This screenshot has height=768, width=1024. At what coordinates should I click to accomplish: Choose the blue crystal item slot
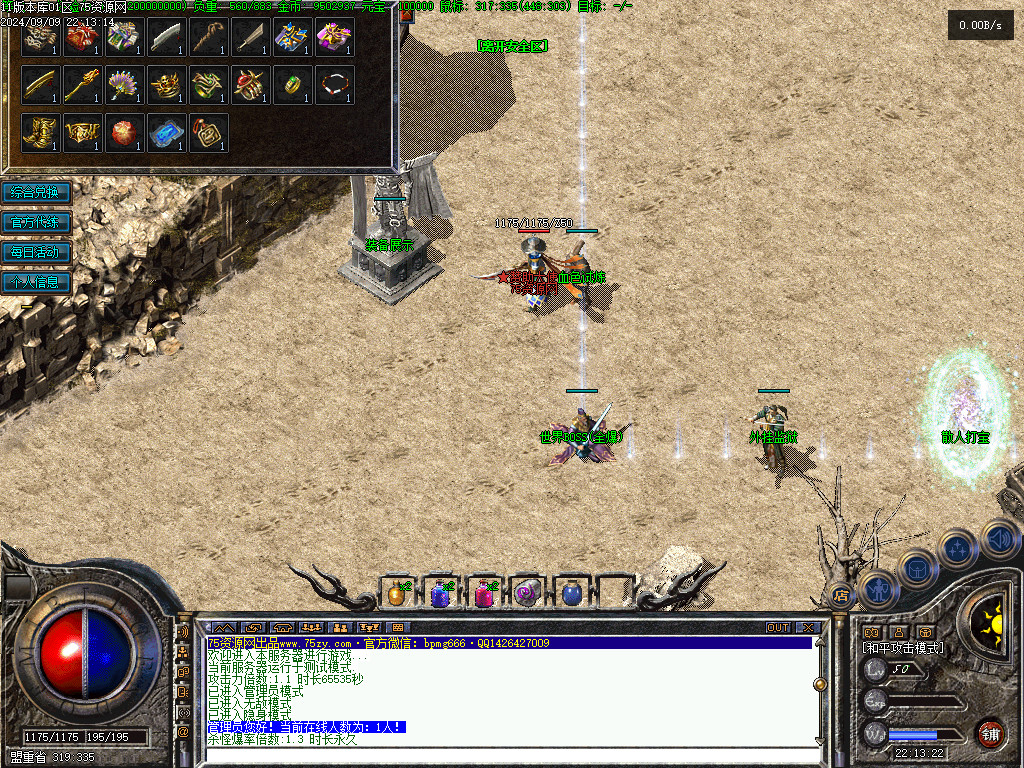coord(167,133)
